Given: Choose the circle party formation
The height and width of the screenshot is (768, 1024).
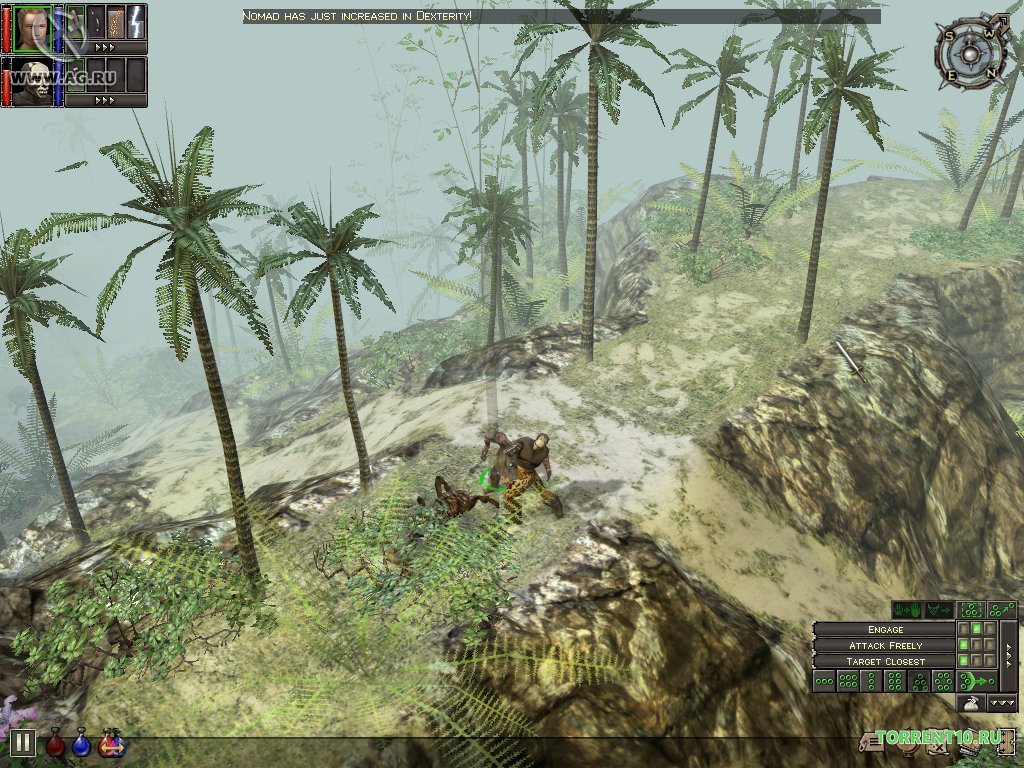Looking at the screenshot, I should coord(943,682).
